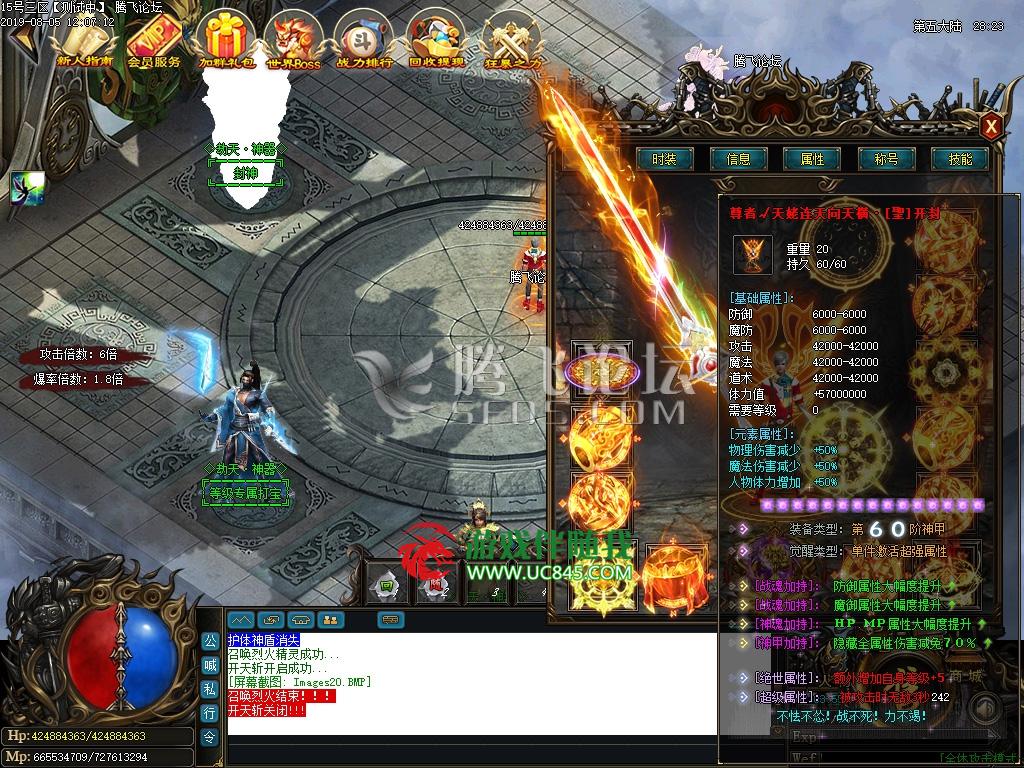Switch to the 时装 fashion tab
1024x768 pixels.
pyautogui.click(x=664, y=159)
